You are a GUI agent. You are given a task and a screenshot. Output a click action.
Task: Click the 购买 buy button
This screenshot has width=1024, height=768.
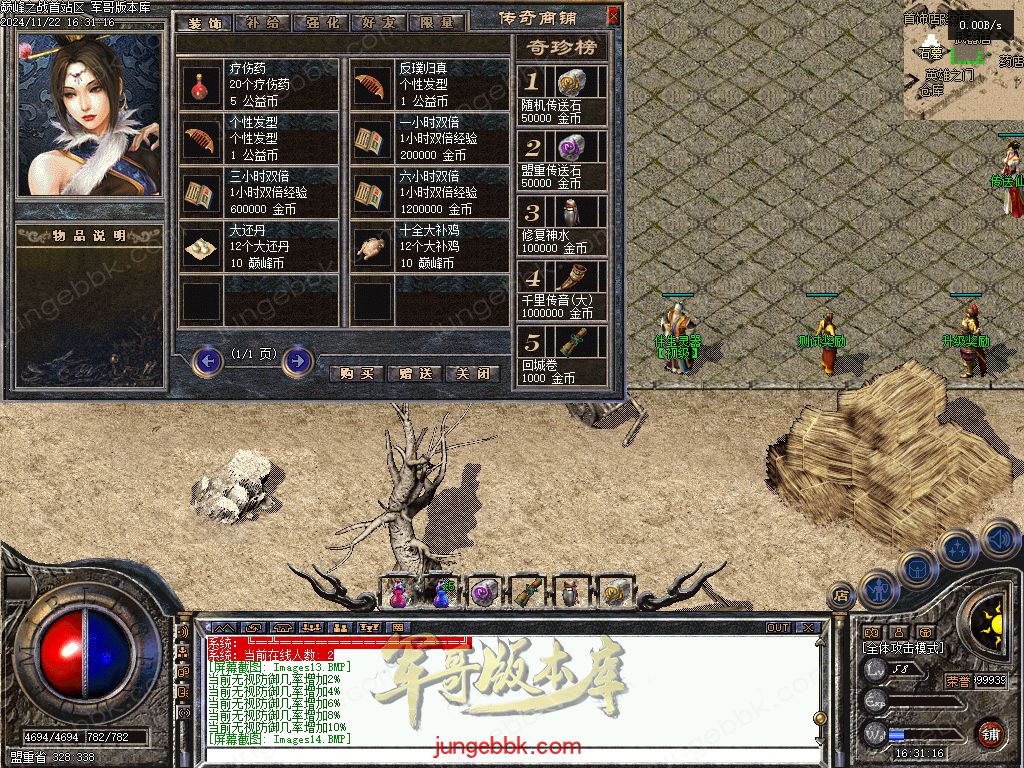(x=356, y=373)
